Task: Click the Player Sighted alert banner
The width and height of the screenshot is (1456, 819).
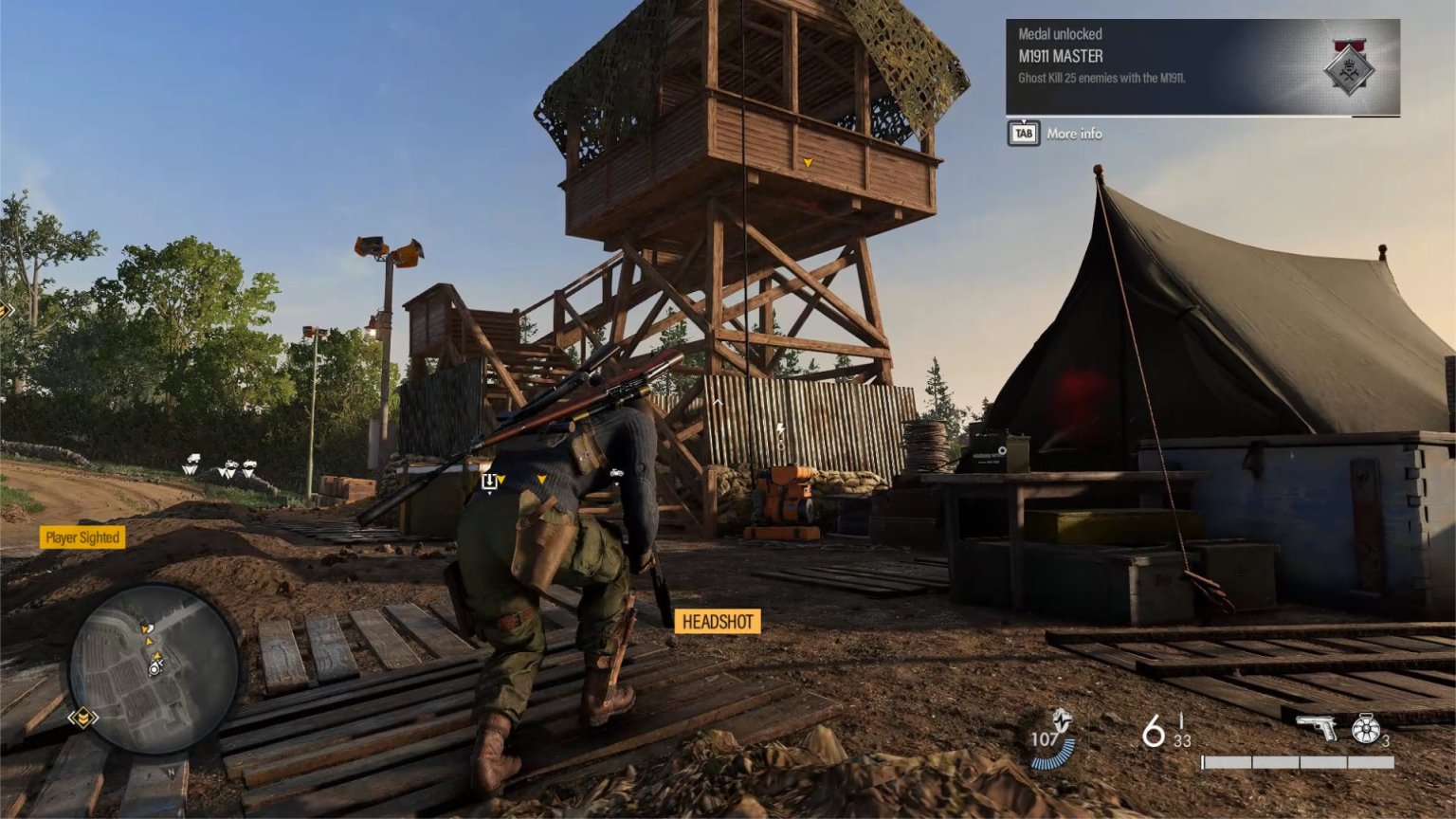Action: click(x=81, y=537)
